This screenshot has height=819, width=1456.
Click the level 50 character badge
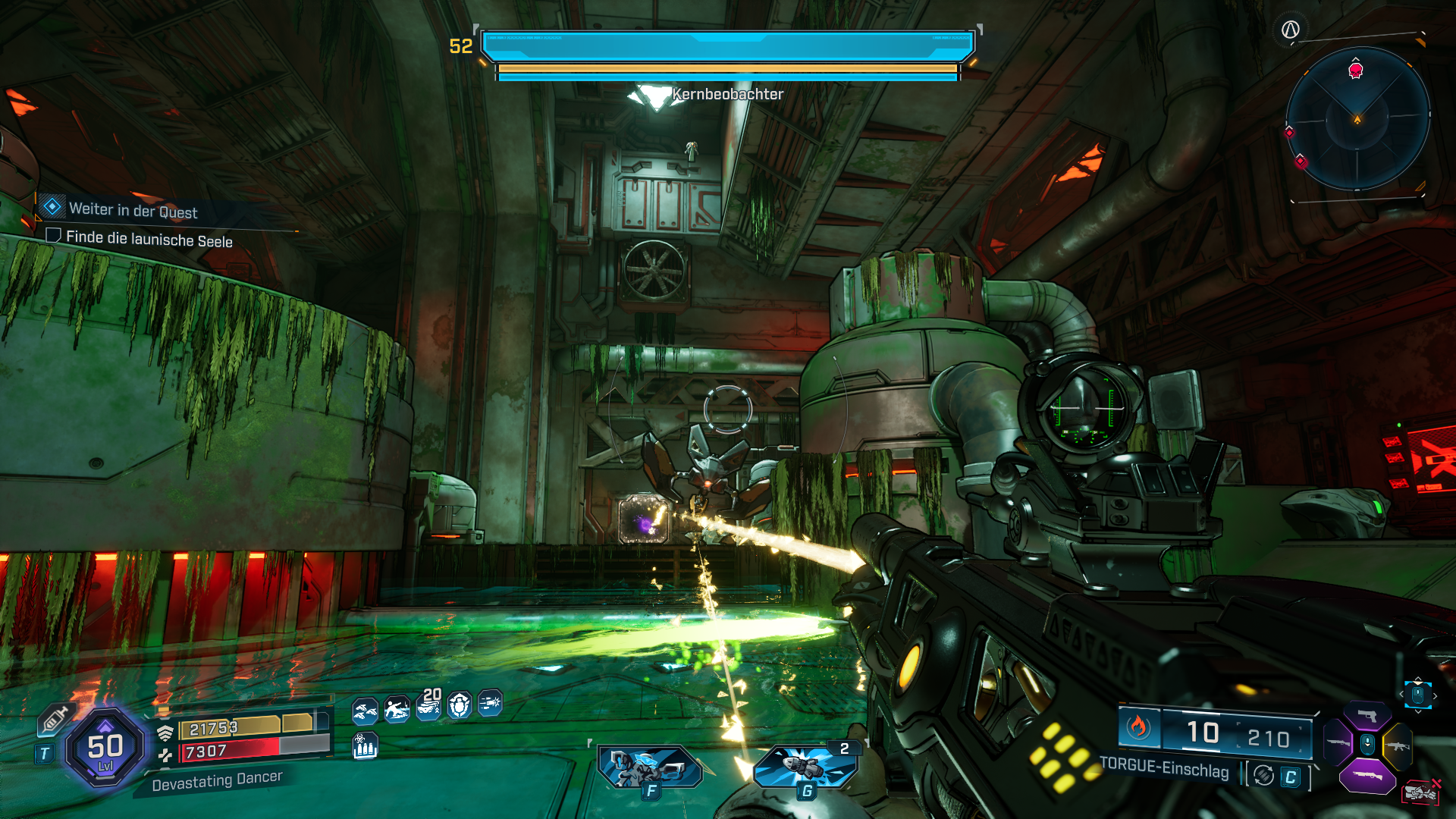click(105, 748)
